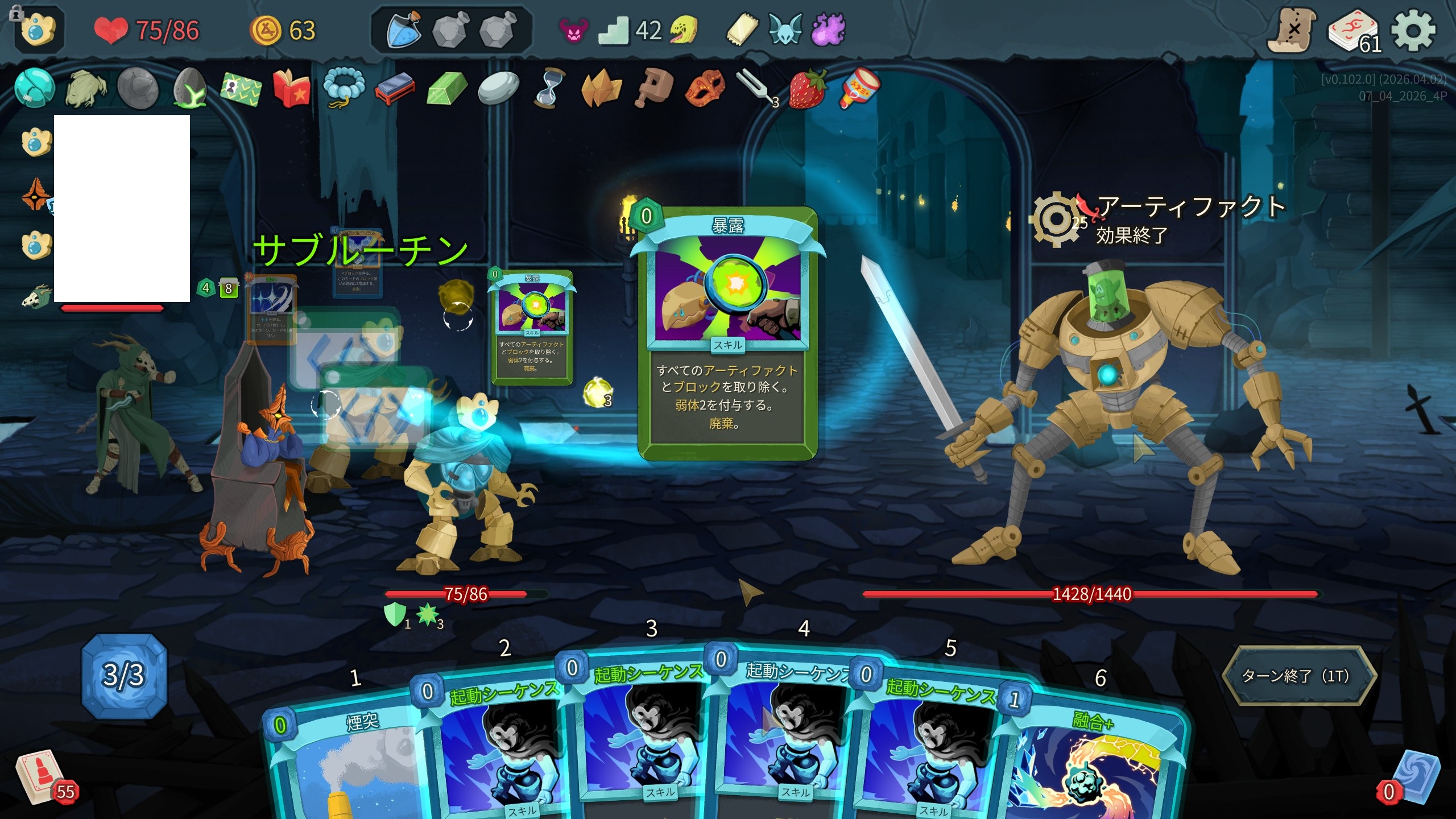Click the character portrait in top-left corner
This screenshot has width=1456, height=819.
click(39, 30)
